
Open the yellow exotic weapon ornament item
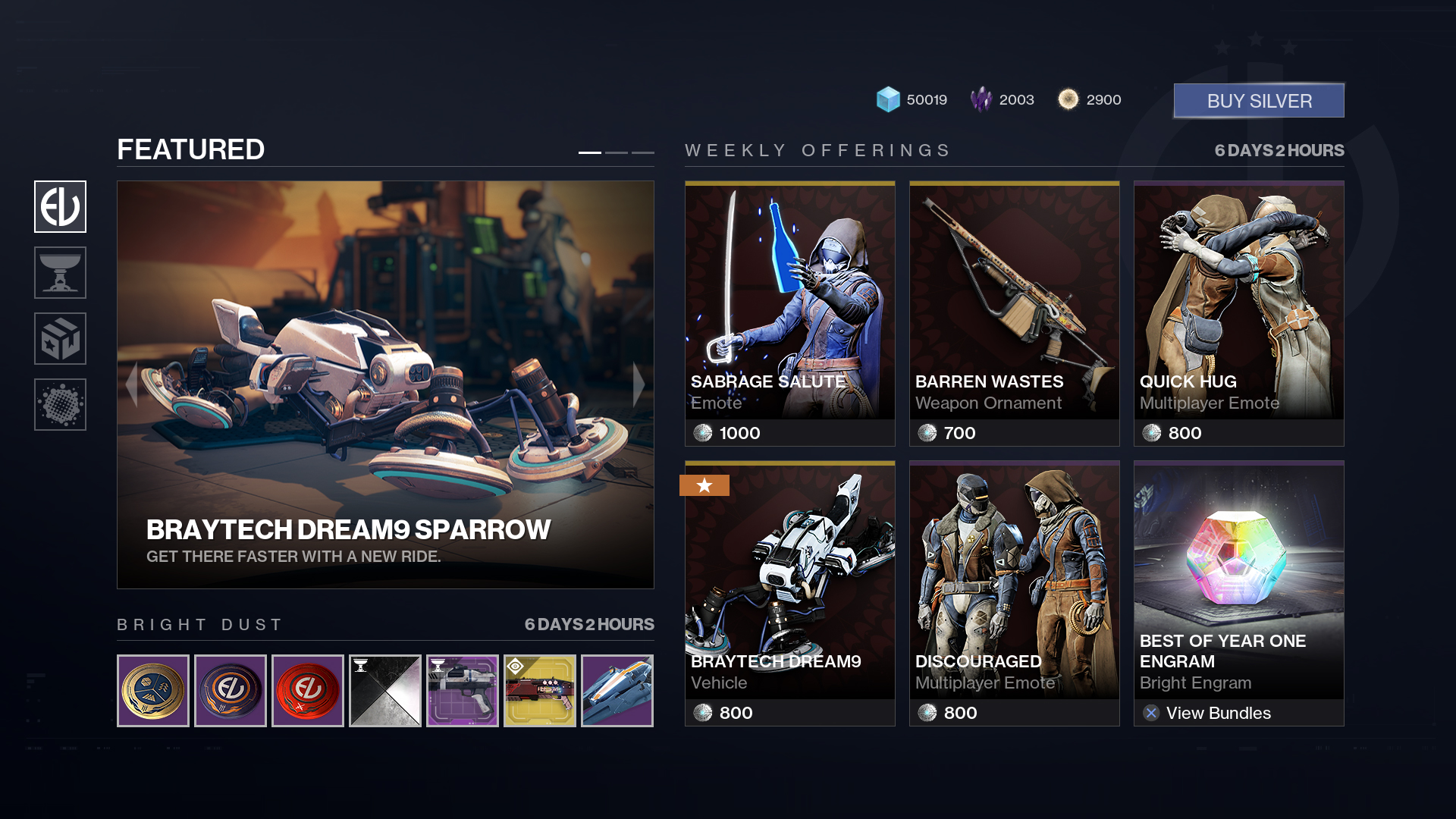[x=540, y=691]
